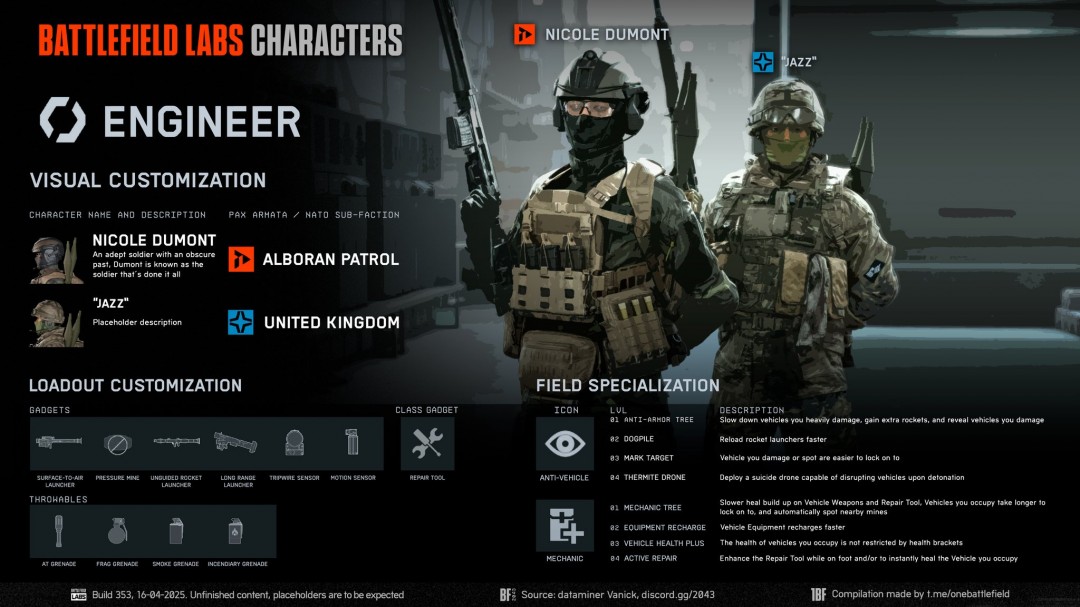This screenshot has height=607, width=1080.
Task: Choose the Mechanic specialization icon
Action: (x=565, y=526)
